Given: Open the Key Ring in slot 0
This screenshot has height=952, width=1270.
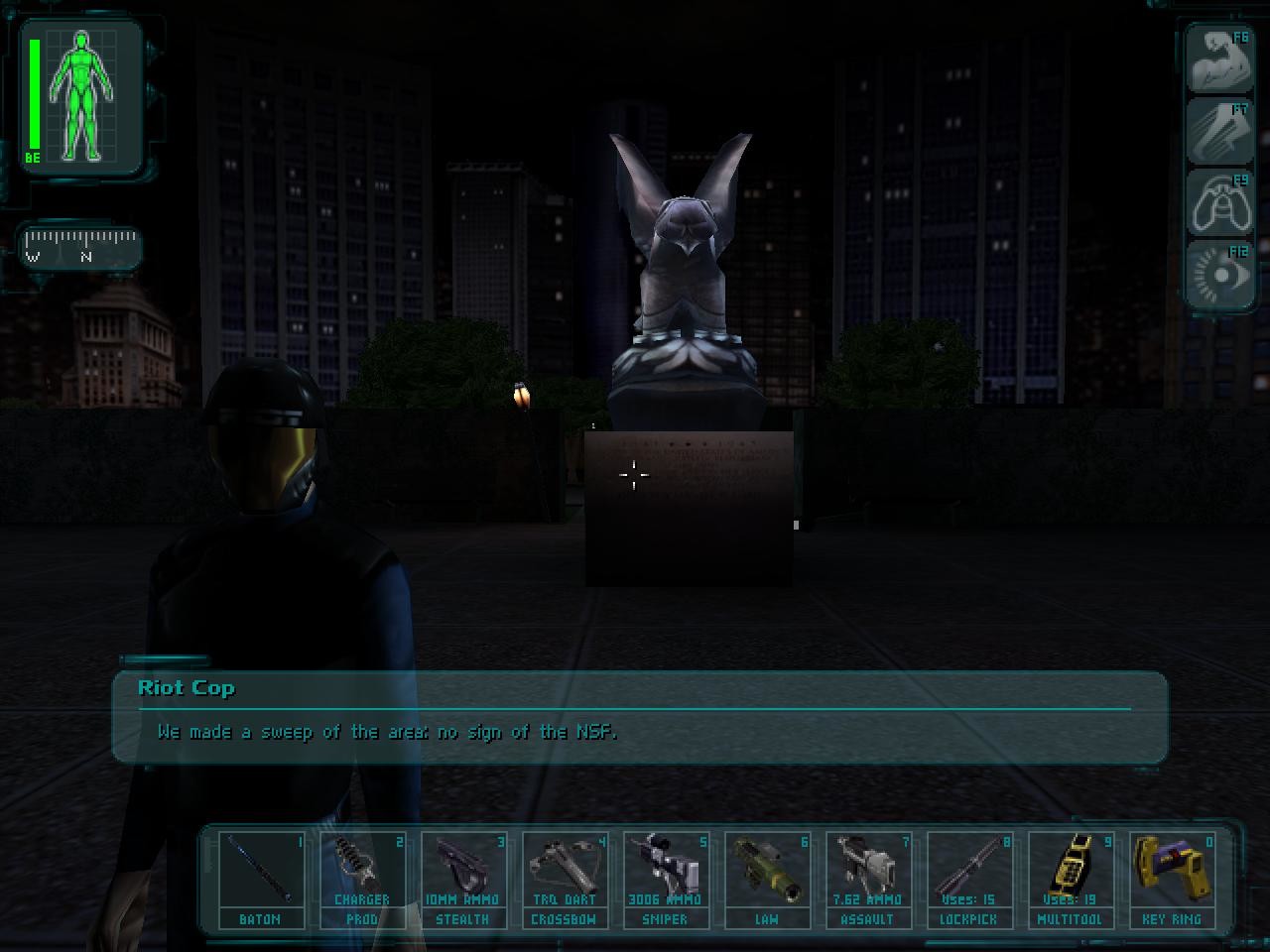Looking at the screenshot, I should pyautogui.click(x=1174, y=878).
